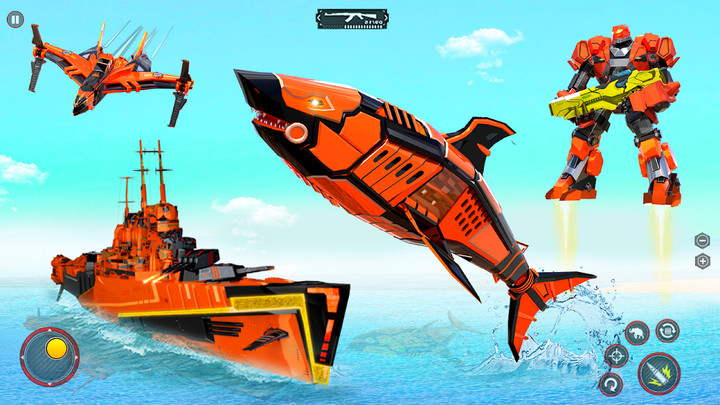720x405 pixels.
Task: Pause the game with the pause button
Action: point(14,19)
